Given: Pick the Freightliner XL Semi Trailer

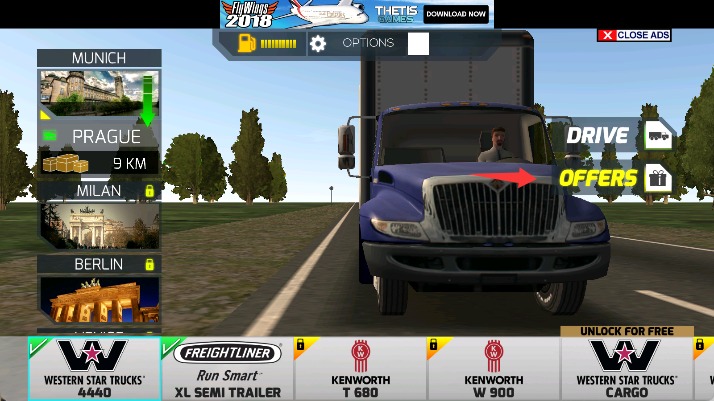Looking at the screenshot, I should (x=227, y=368).
